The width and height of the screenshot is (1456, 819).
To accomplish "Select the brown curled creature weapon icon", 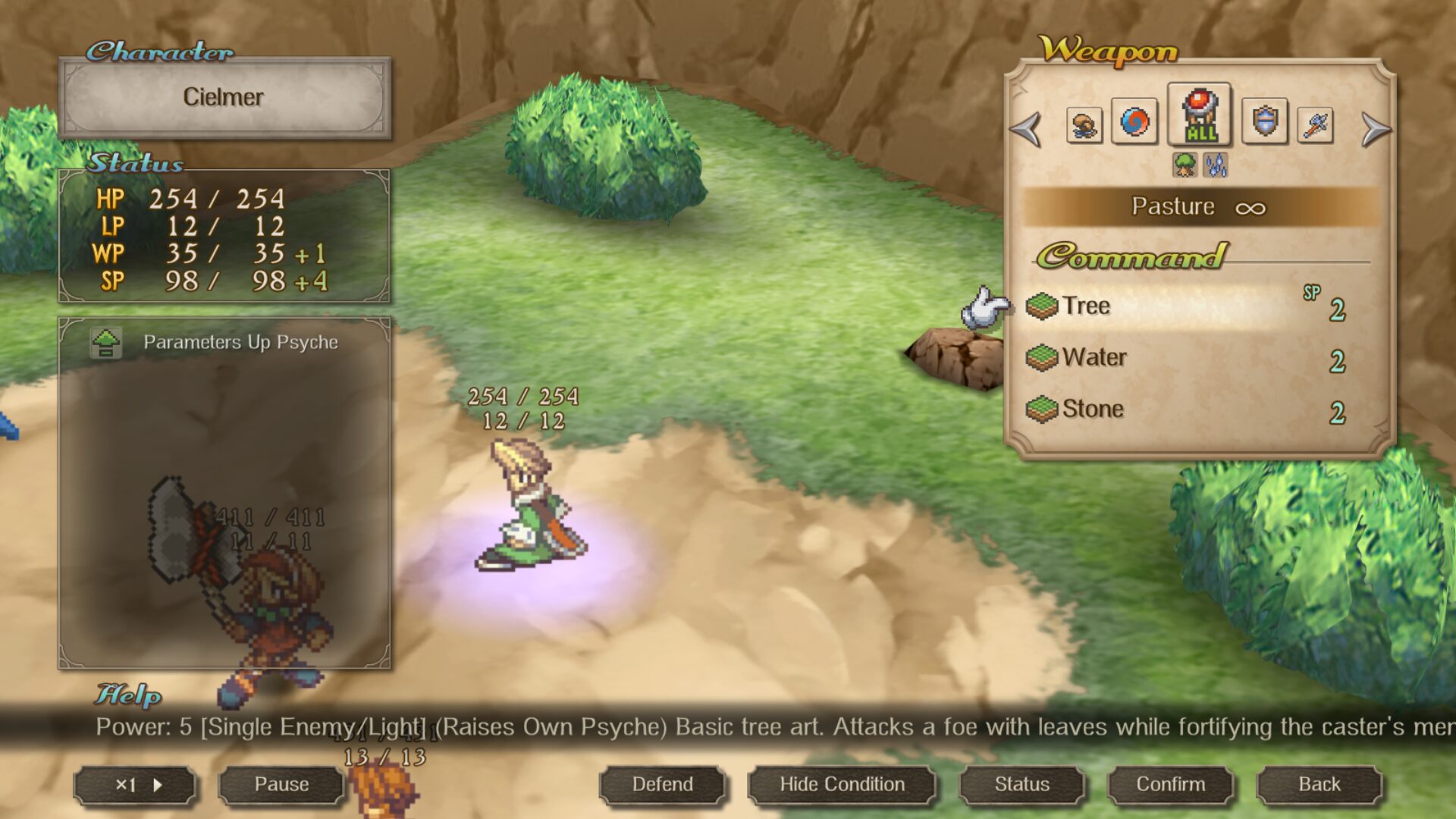I will coord(1084,124).
